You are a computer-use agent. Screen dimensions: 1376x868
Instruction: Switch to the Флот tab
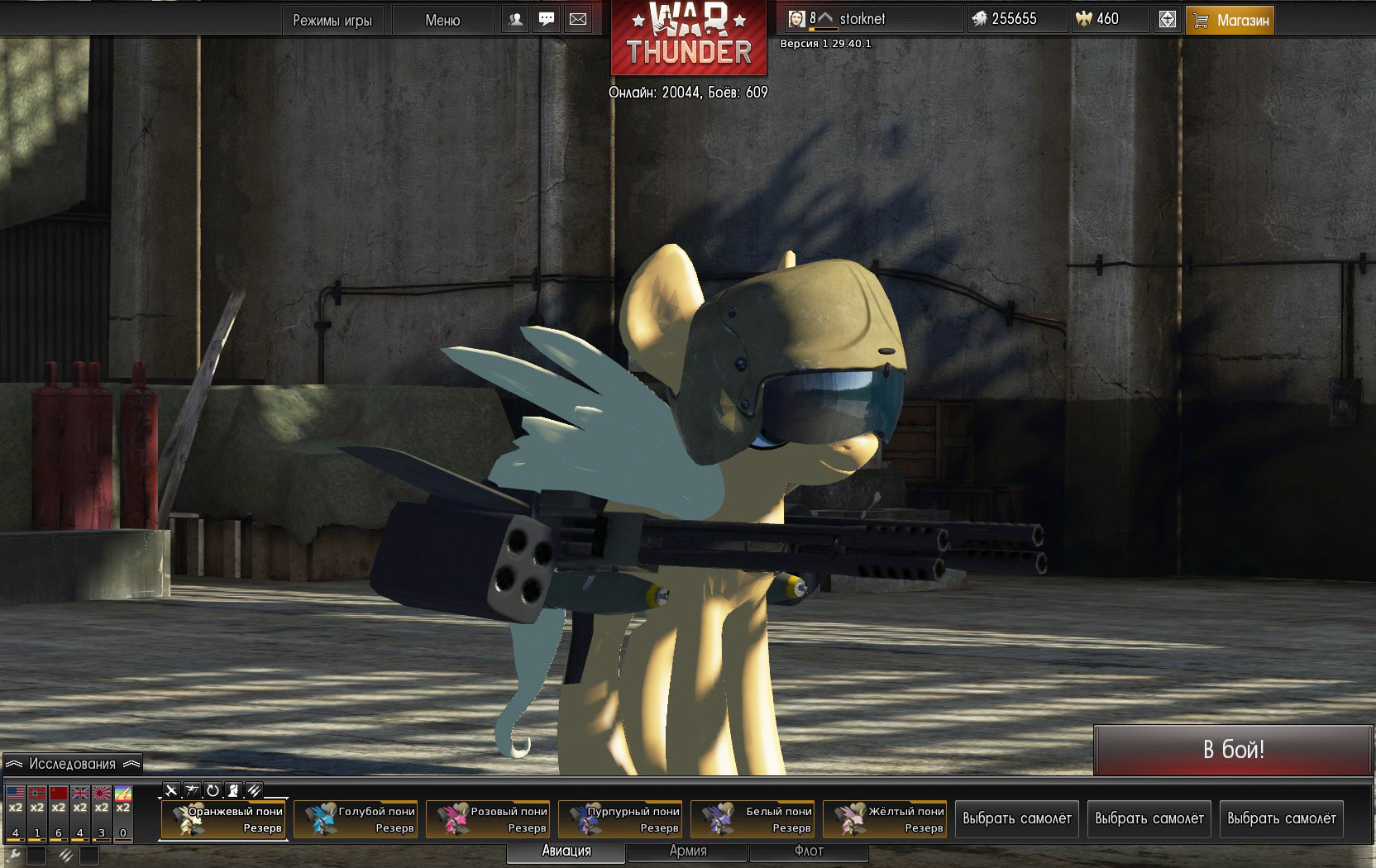click(809, 851)
